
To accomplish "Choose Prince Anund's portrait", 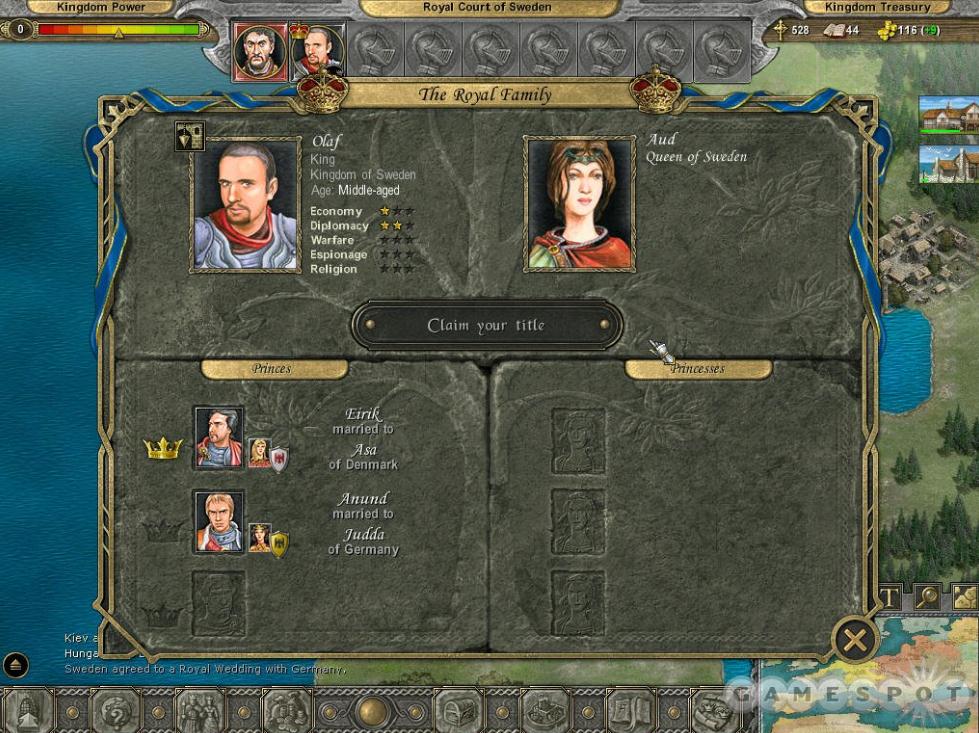I will 218,522.
